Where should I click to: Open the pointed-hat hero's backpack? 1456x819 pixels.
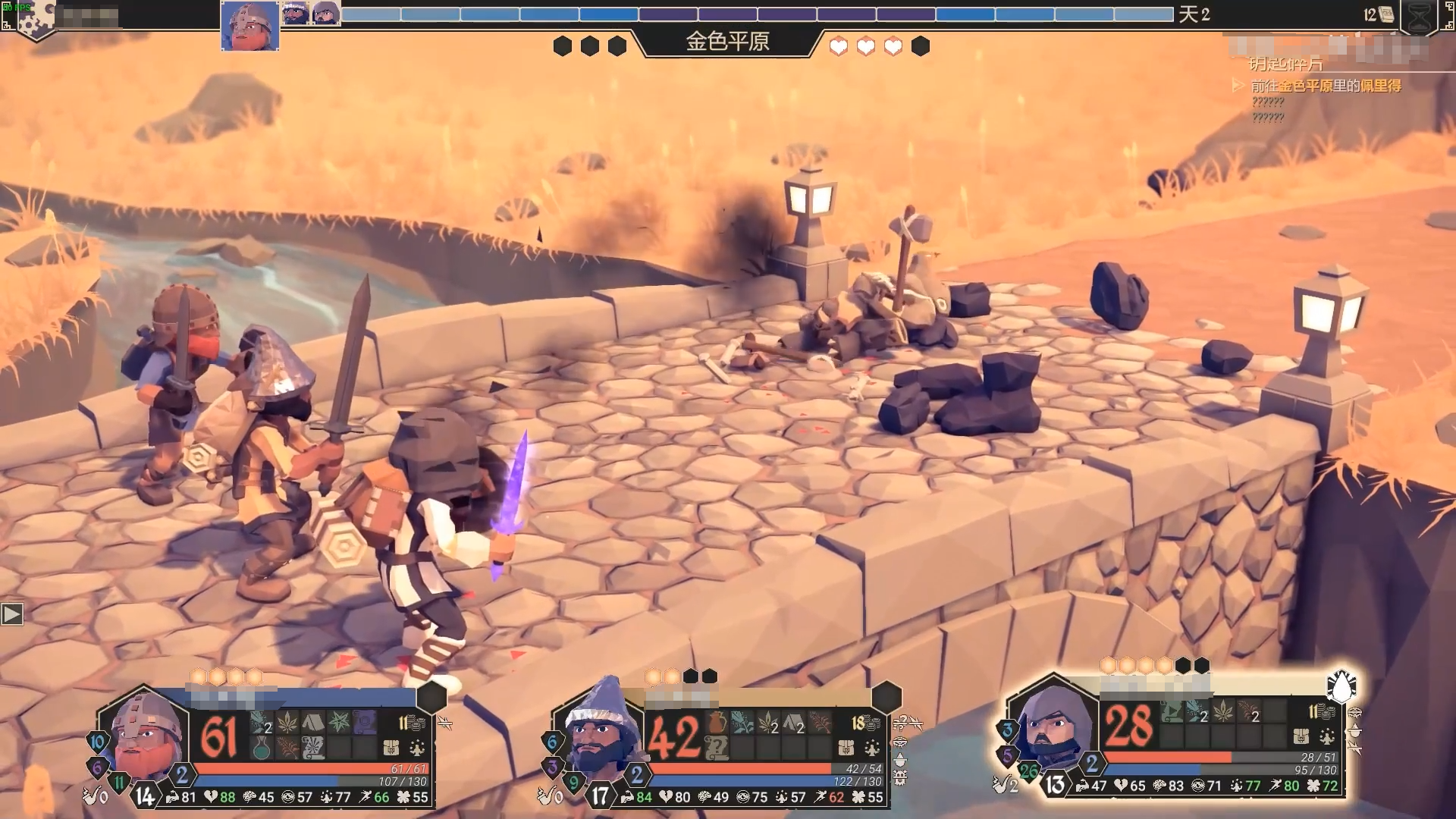[x=846, y=748]
